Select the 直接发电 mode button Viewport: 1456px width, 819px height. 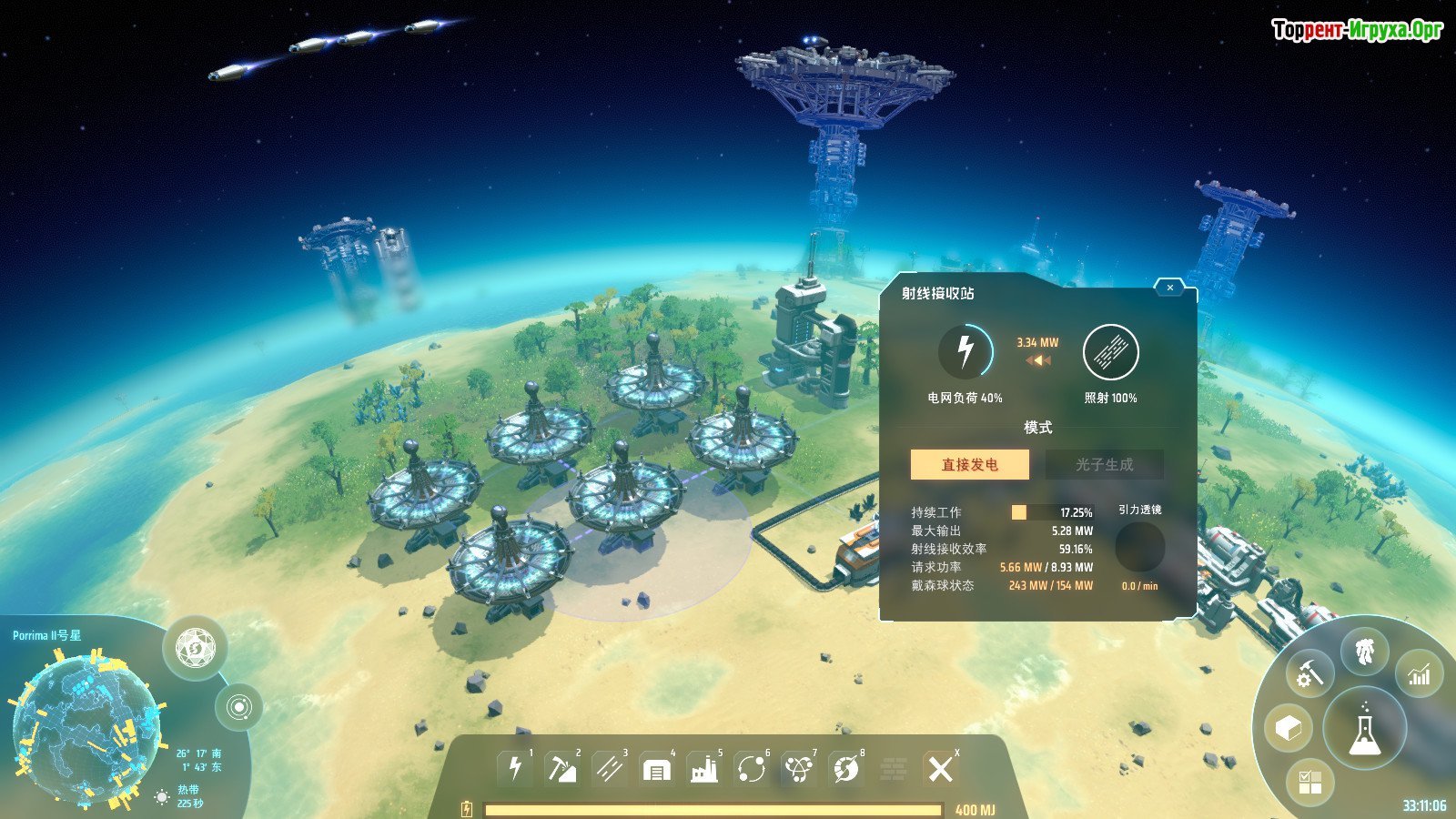point(970,464)
